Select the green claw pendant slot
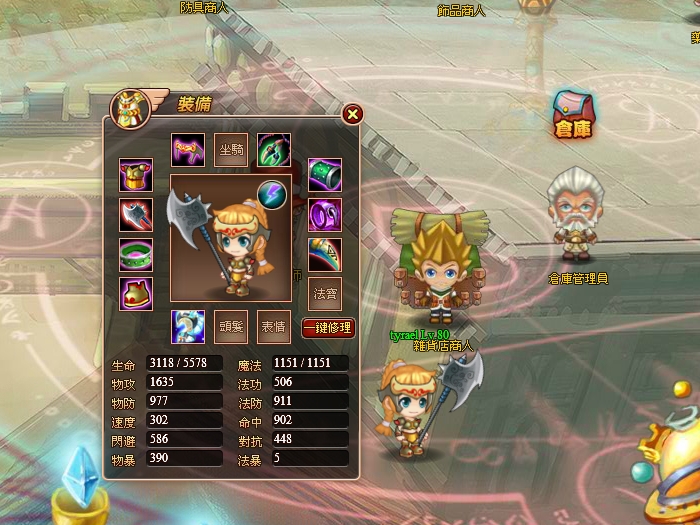The width and height of the screenshot is (700, 525). [x=274, y=150]
